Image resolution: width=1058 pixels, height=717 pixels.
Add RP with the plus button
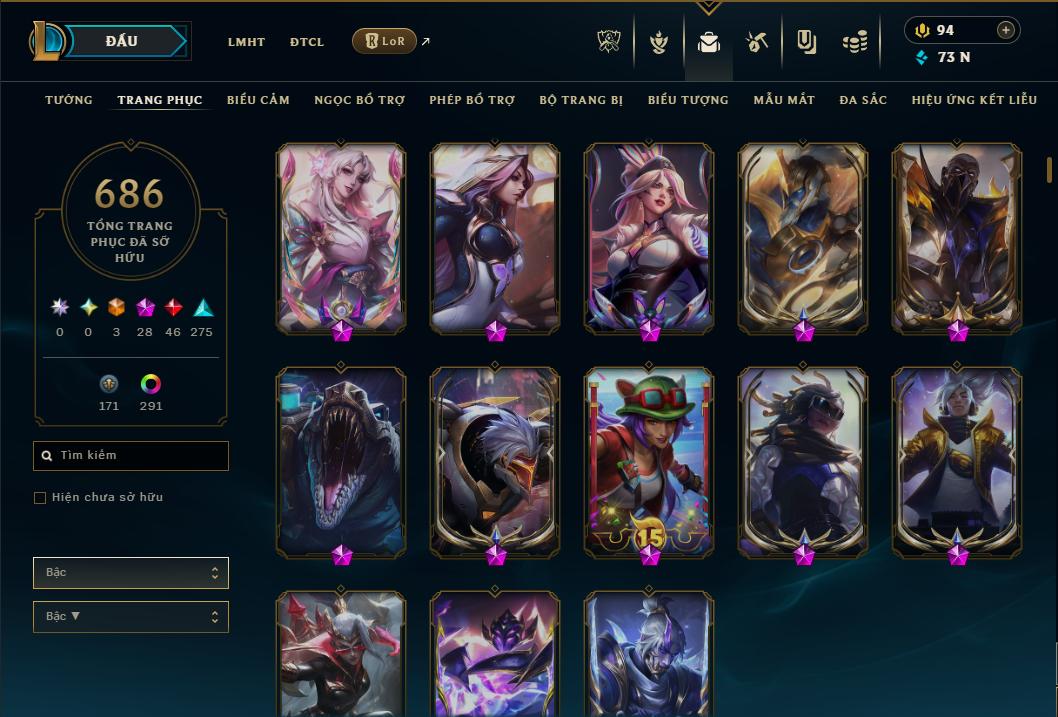click(x=1006, y=30)
